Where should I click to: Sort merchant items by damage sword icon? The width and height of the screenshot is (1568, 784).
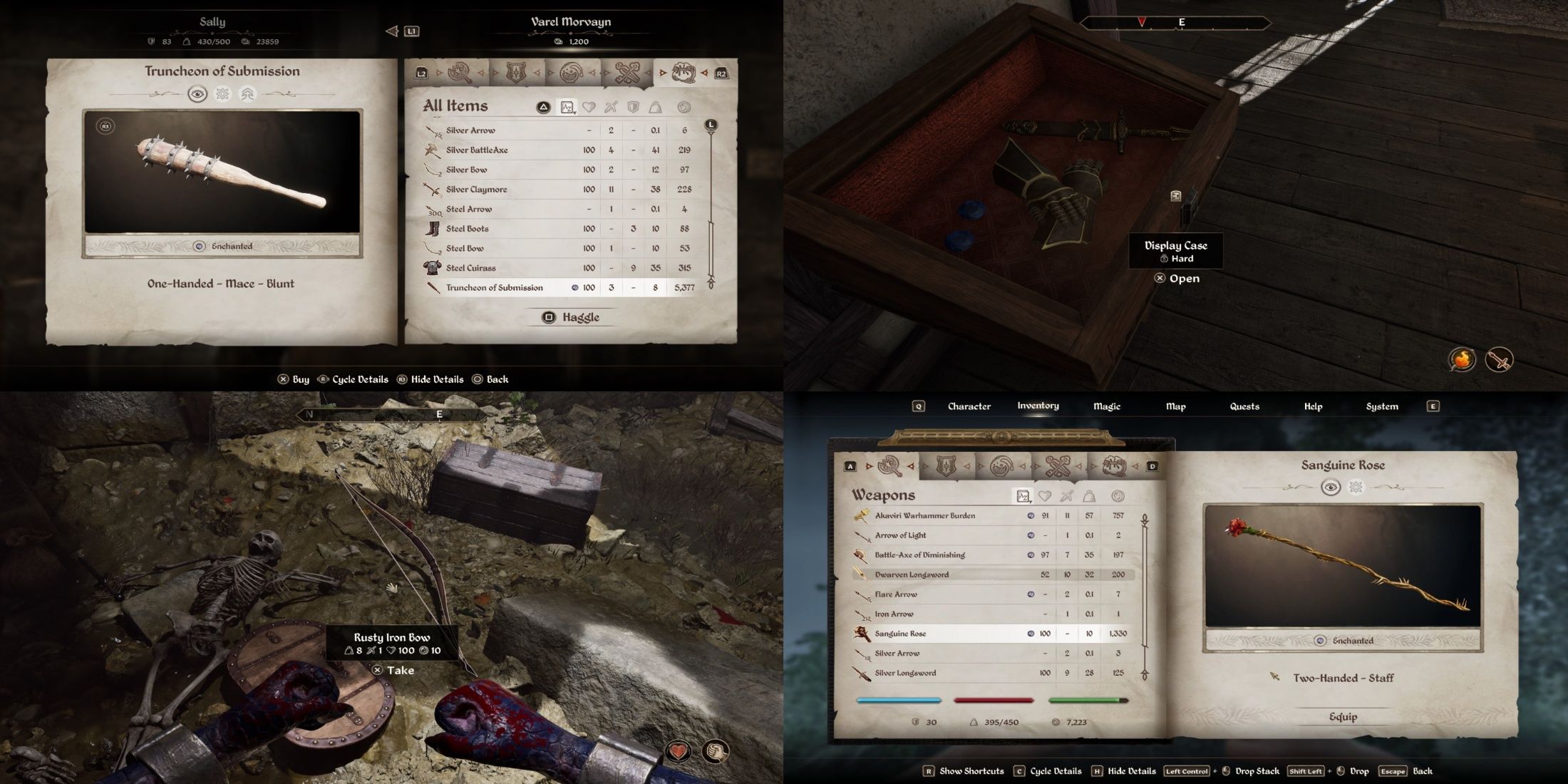(611, 107)
